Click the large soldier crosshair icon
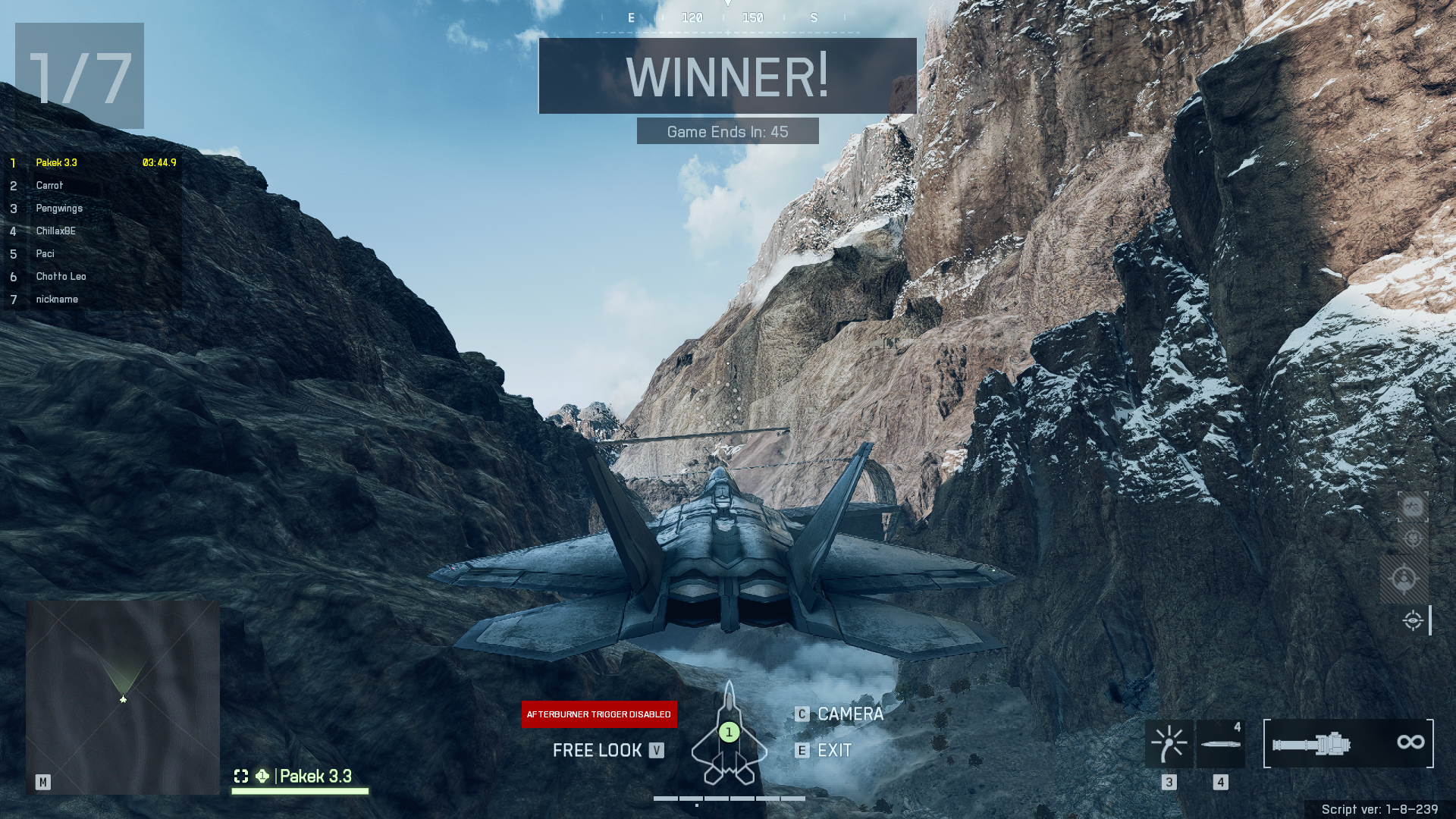 (x=1404, y=579)
